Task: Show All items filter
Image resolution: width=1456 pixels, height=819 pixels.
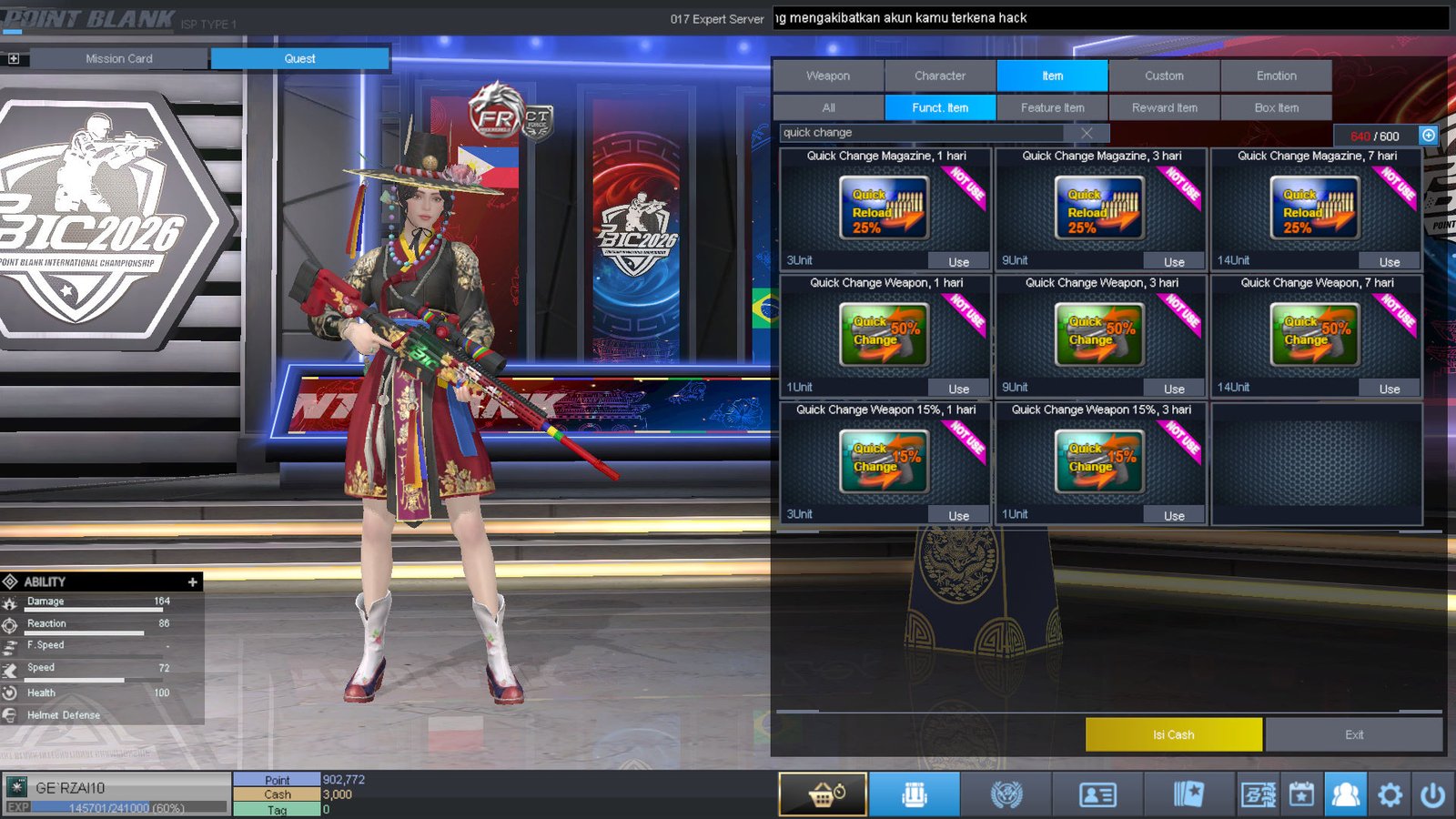Action: (x=828, y=107)
